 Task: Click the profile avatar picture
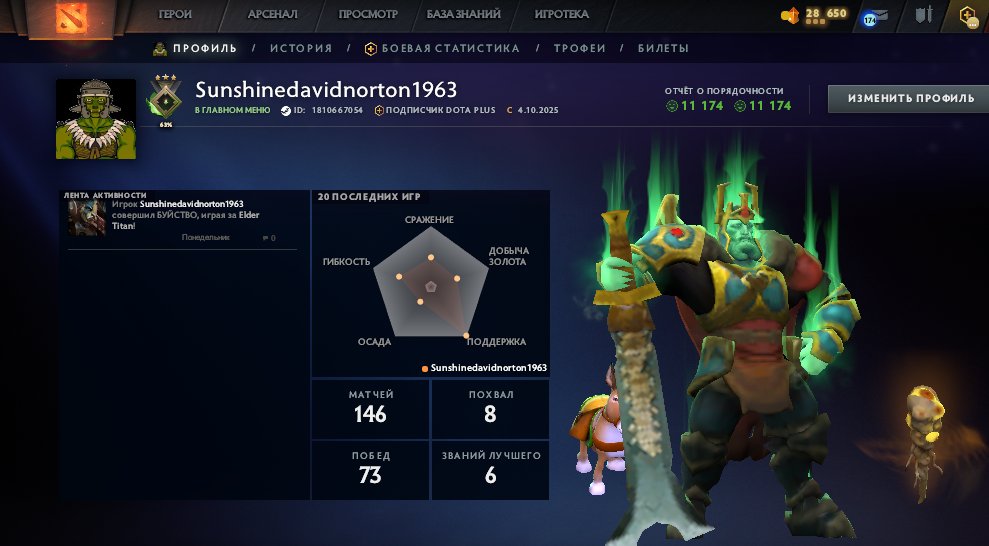pos(96,119)
